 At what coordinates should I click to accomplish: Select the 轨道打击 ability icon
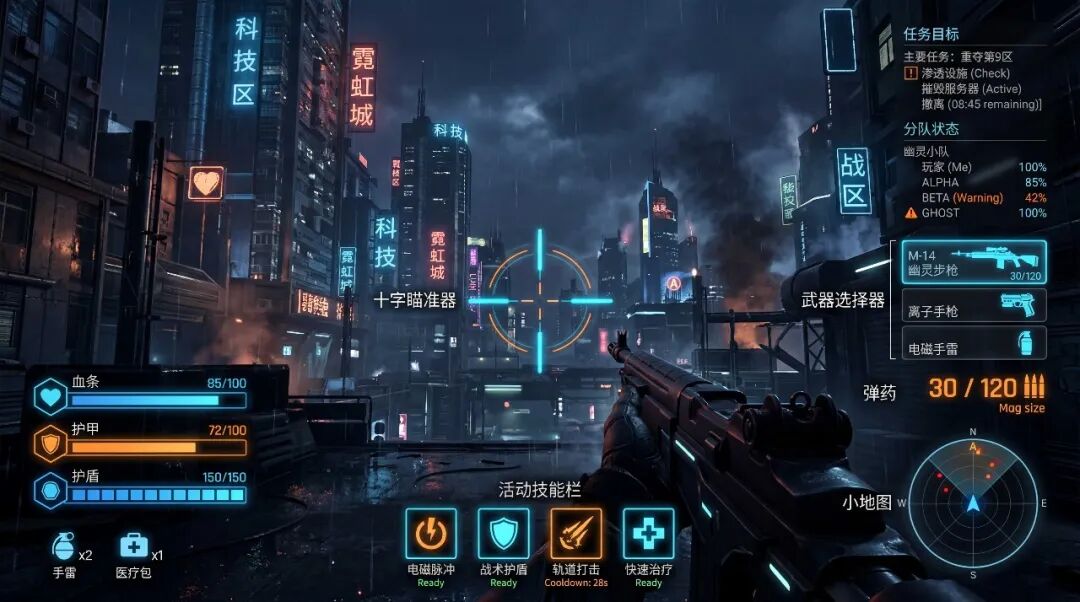576,533
